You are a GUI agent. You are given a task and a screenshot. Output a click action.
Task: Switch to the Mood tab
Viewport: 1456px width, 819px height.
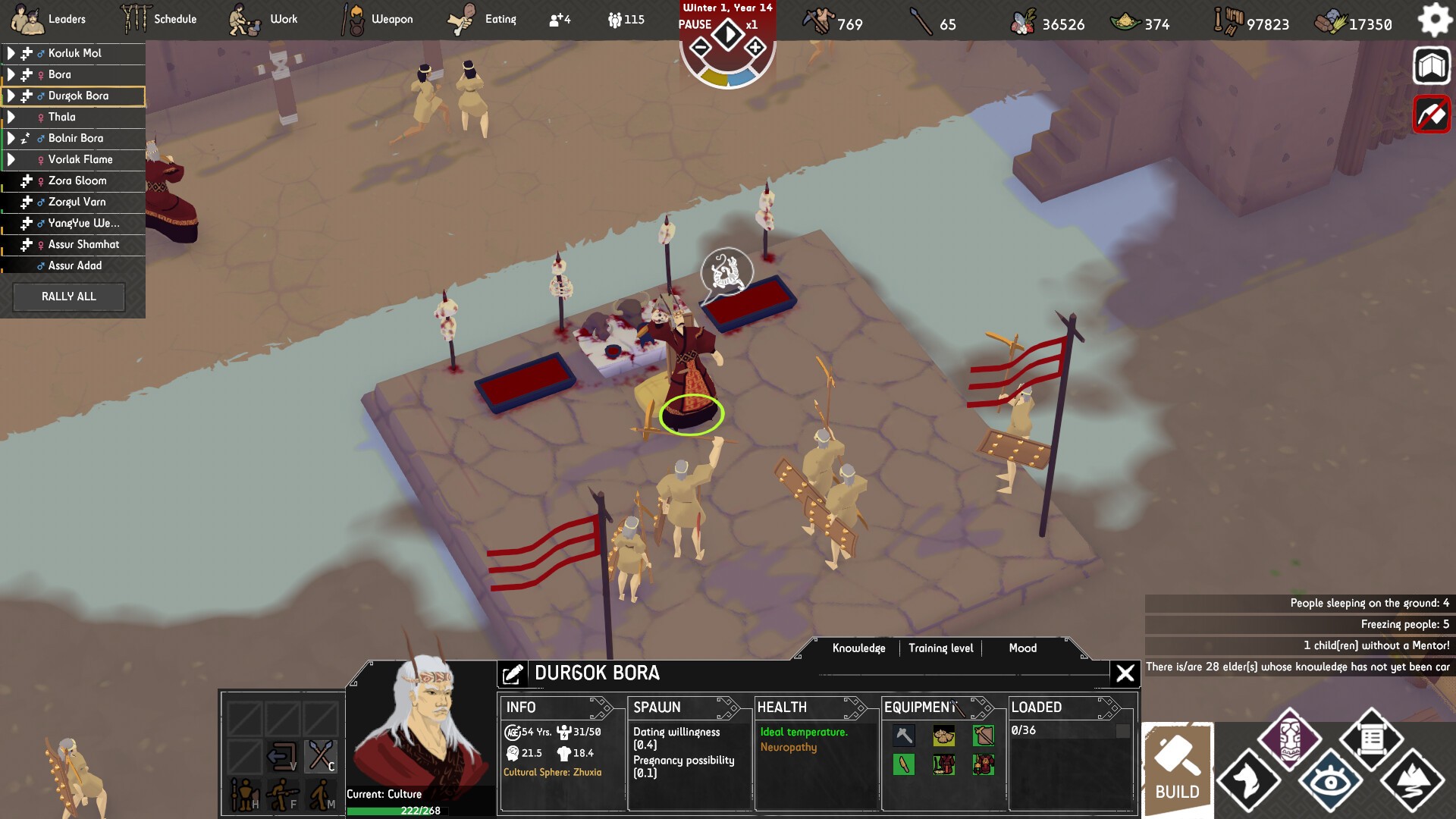coord(1022,648)
